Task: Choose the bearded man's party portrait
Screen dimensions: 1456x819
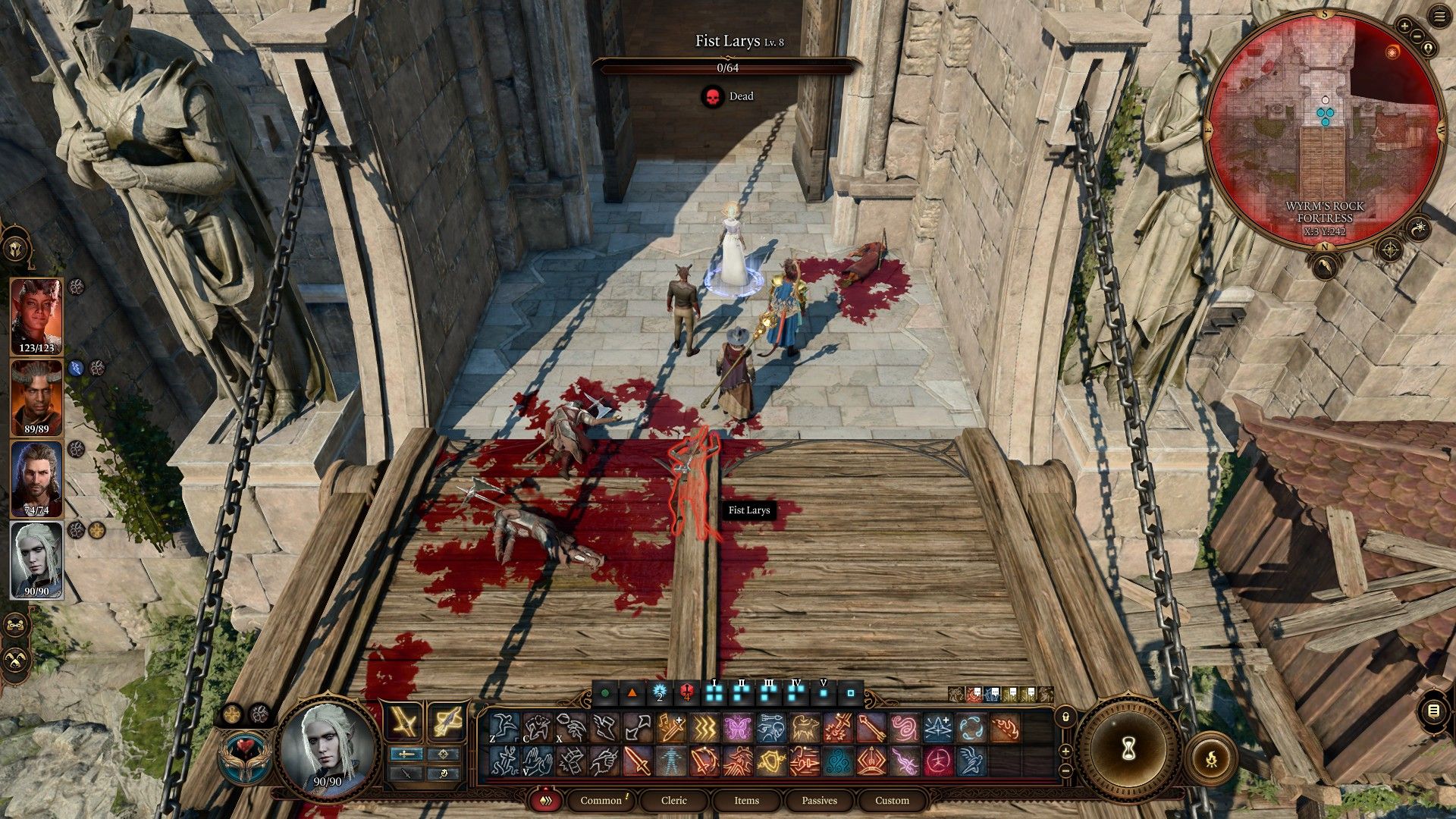Action: [36, 479]
